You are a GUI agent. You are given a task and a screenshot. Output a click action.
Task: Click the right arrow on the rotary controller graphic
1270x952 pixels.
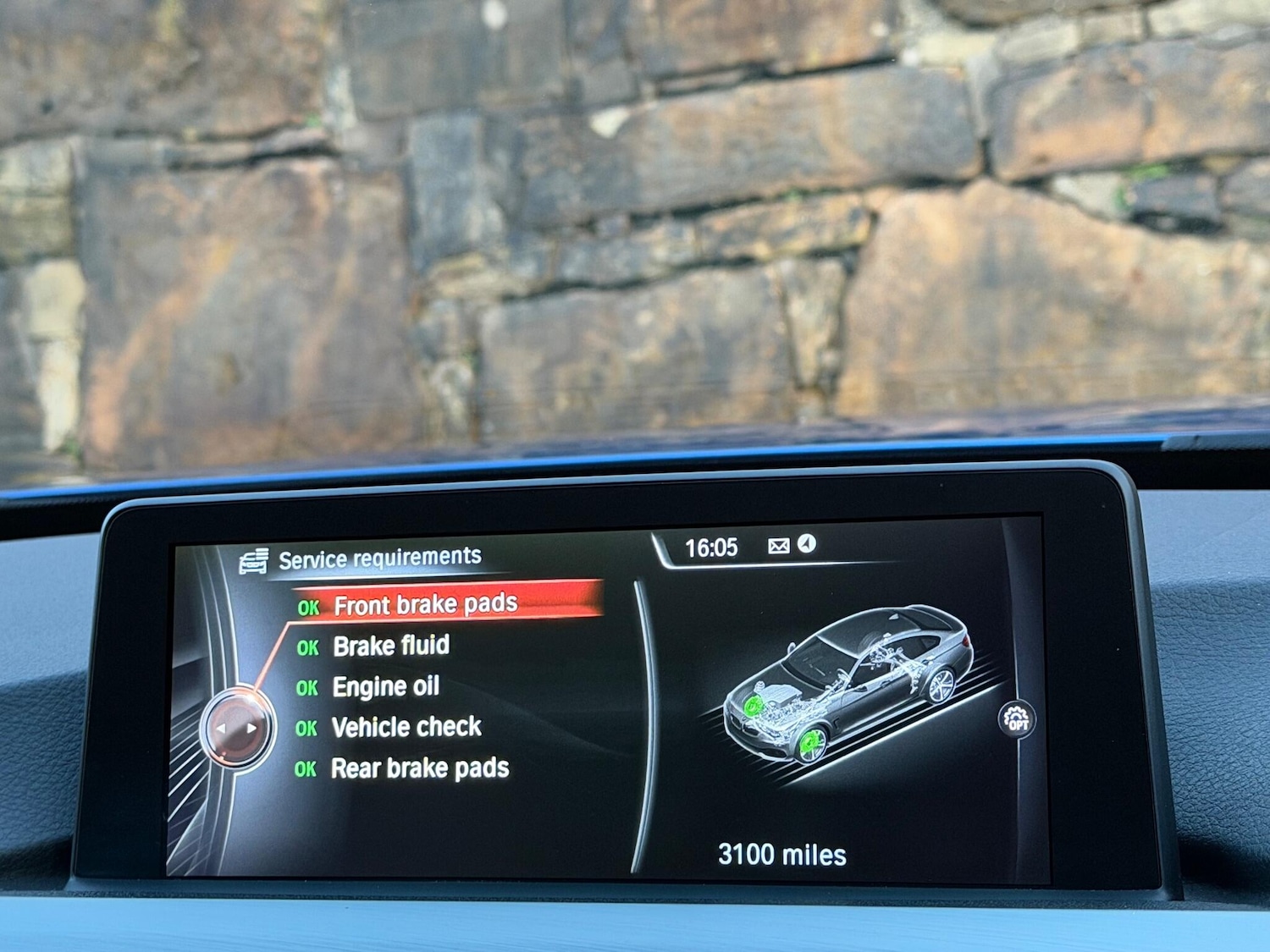click(252, 727)
